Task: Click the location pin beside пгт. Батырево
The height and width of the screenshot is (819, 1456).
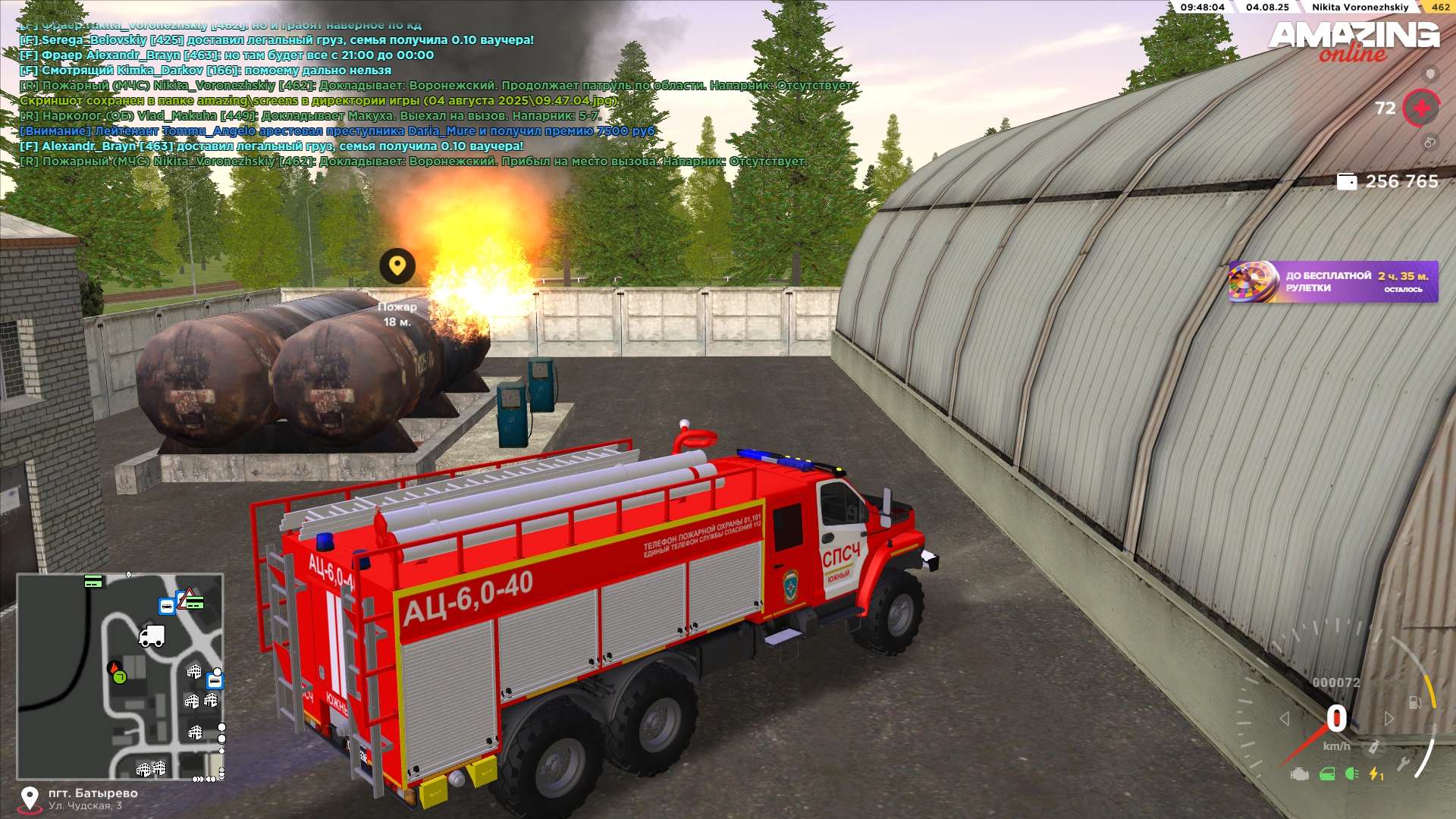Action: (30, 798)
